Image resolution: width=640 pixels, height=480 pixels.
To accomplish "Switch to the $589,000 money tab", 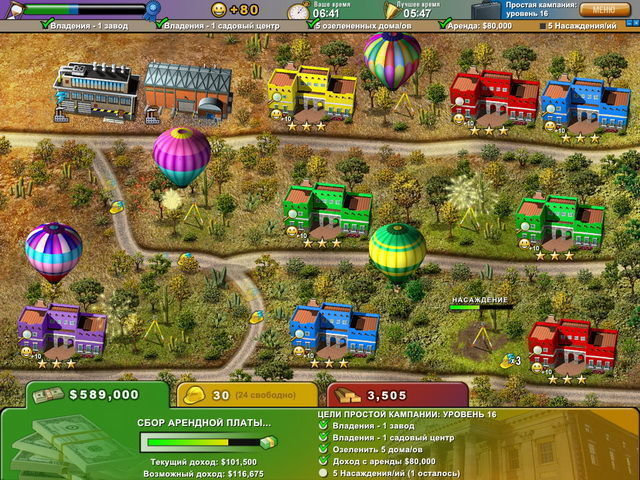I will click(x=98, y=394).
